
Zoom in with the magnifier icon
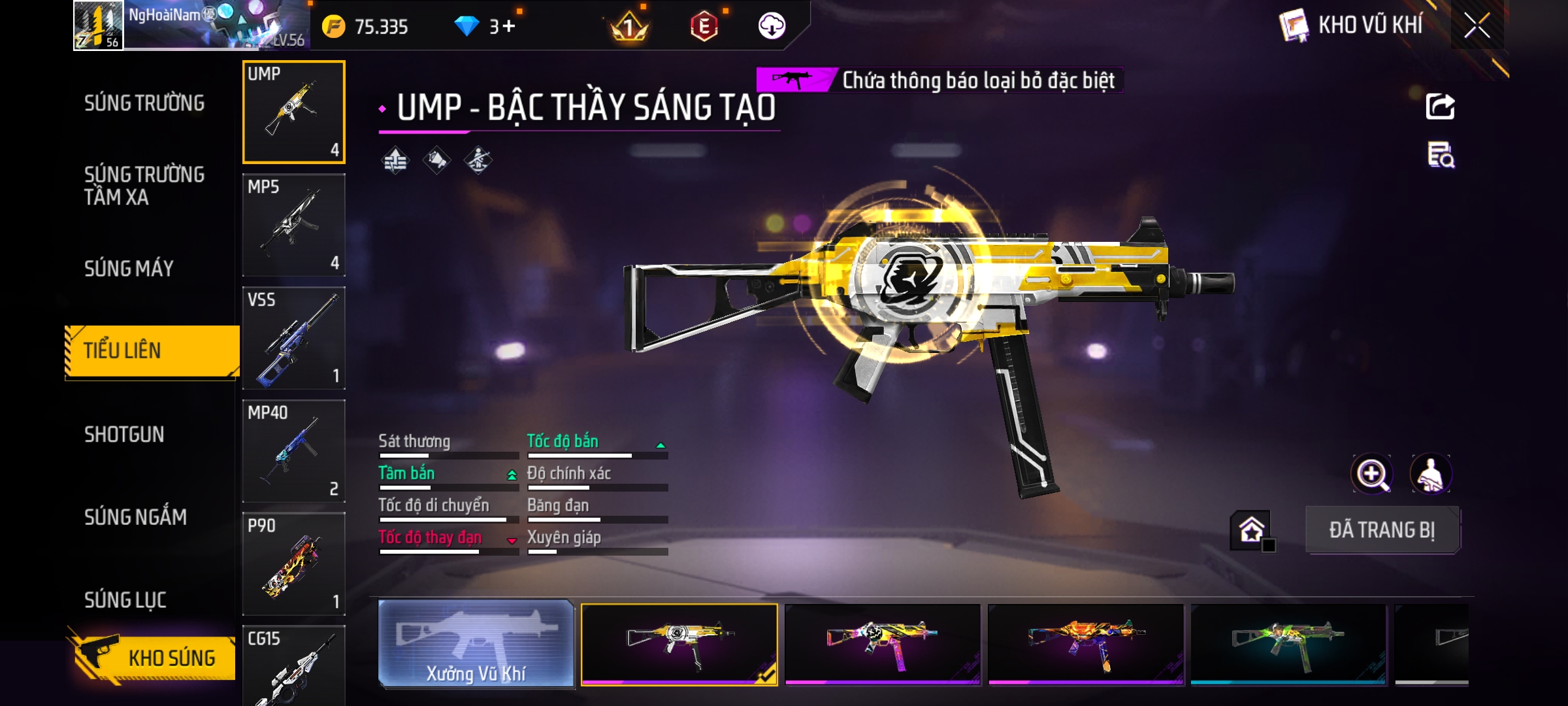pos(1371,474)
